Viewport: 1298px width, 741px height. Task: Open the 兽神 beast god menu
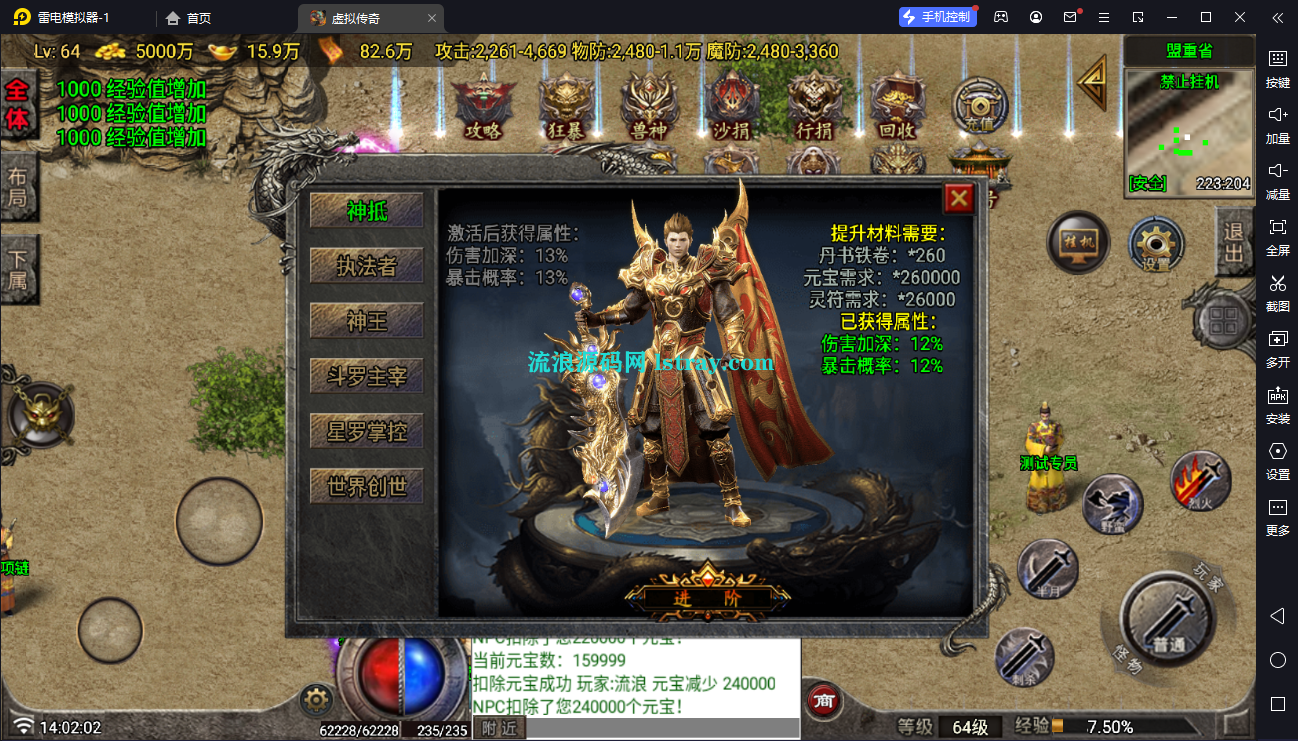point(650,106)
